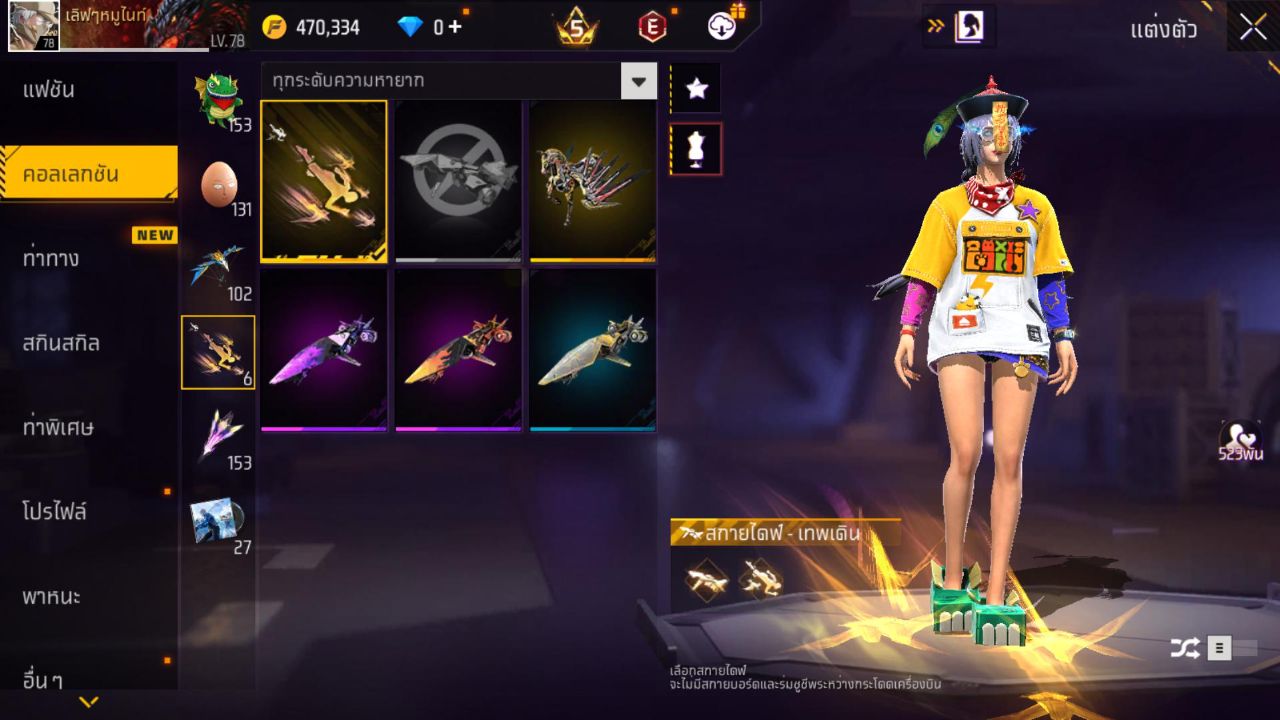This screenshot has height=720, width=1280.
Task: Toggle the mannequin display button
Action: 696,148
